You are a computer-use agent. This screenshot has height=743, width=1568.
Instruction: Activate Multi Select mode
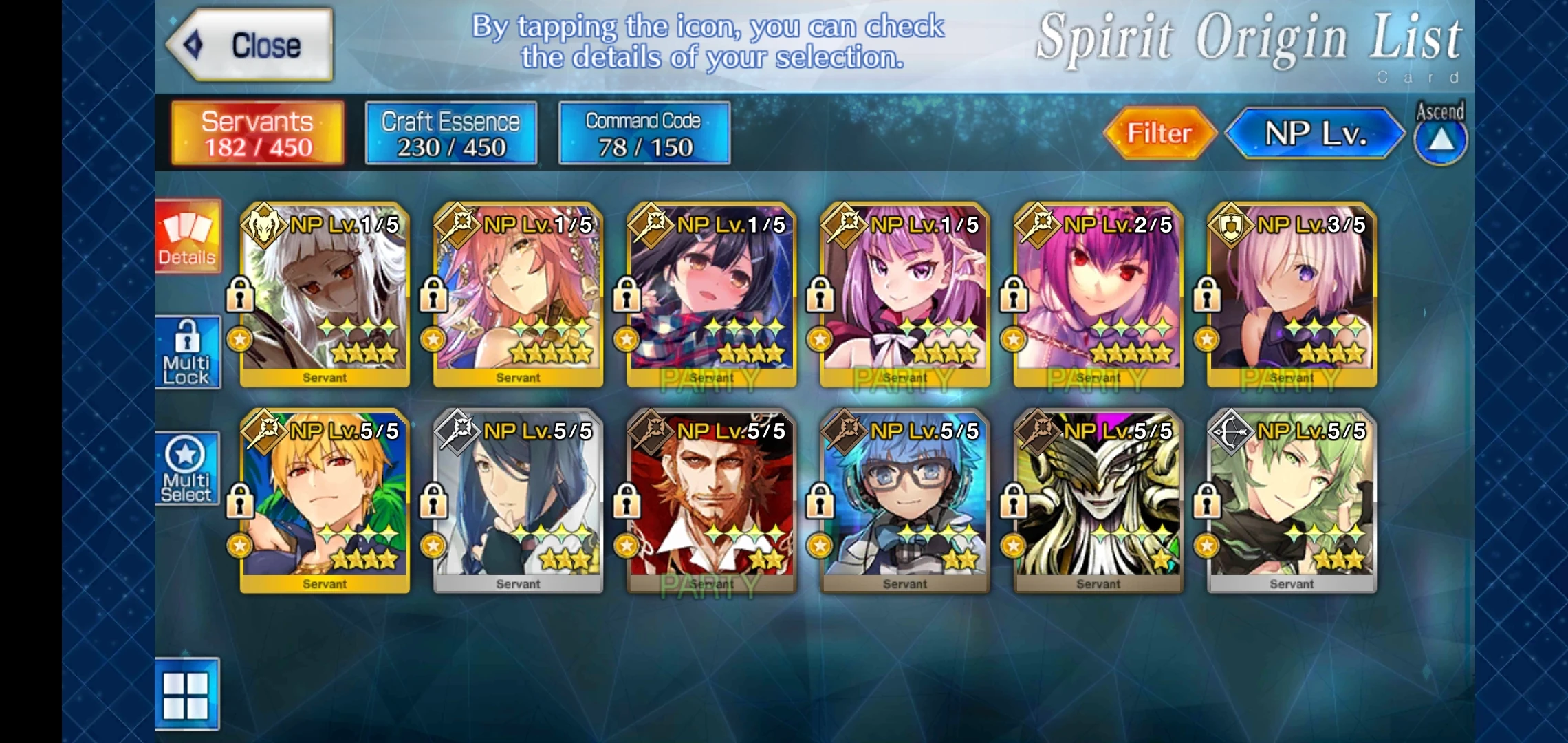(187, 468)
